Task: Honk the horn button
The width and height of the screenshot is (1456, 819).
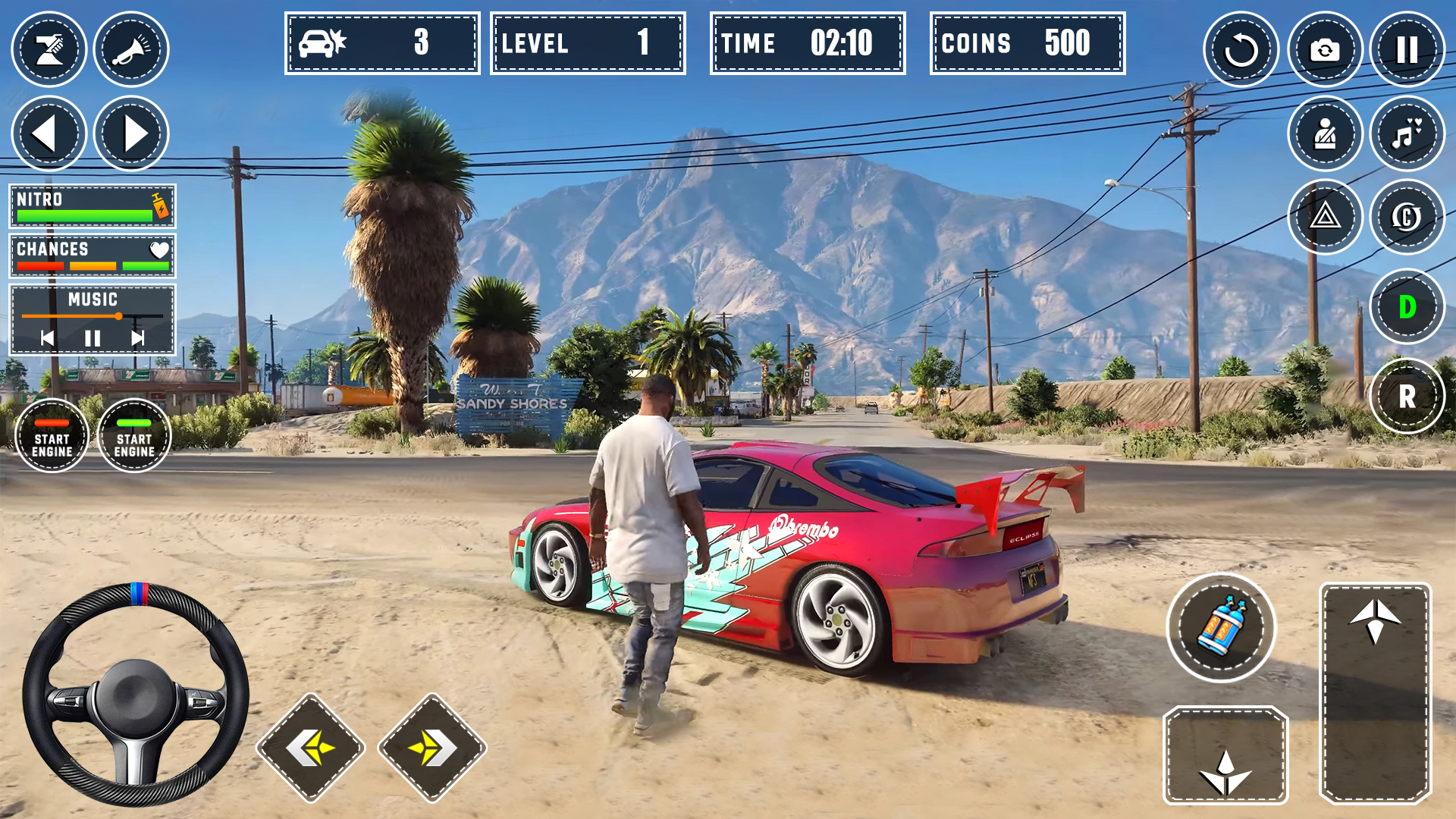Action: click(x=131, y=50)
